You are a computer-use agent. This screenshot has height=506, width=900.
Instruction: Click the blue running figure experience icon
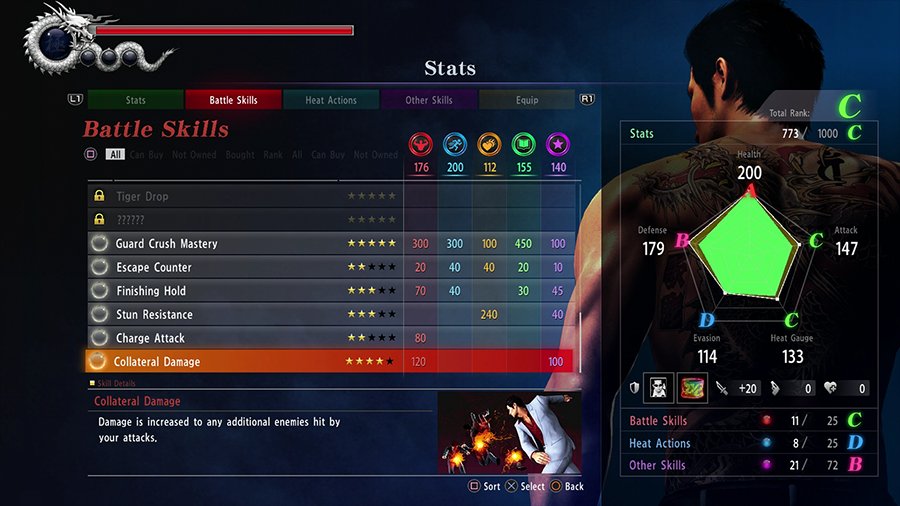[455, 144]
